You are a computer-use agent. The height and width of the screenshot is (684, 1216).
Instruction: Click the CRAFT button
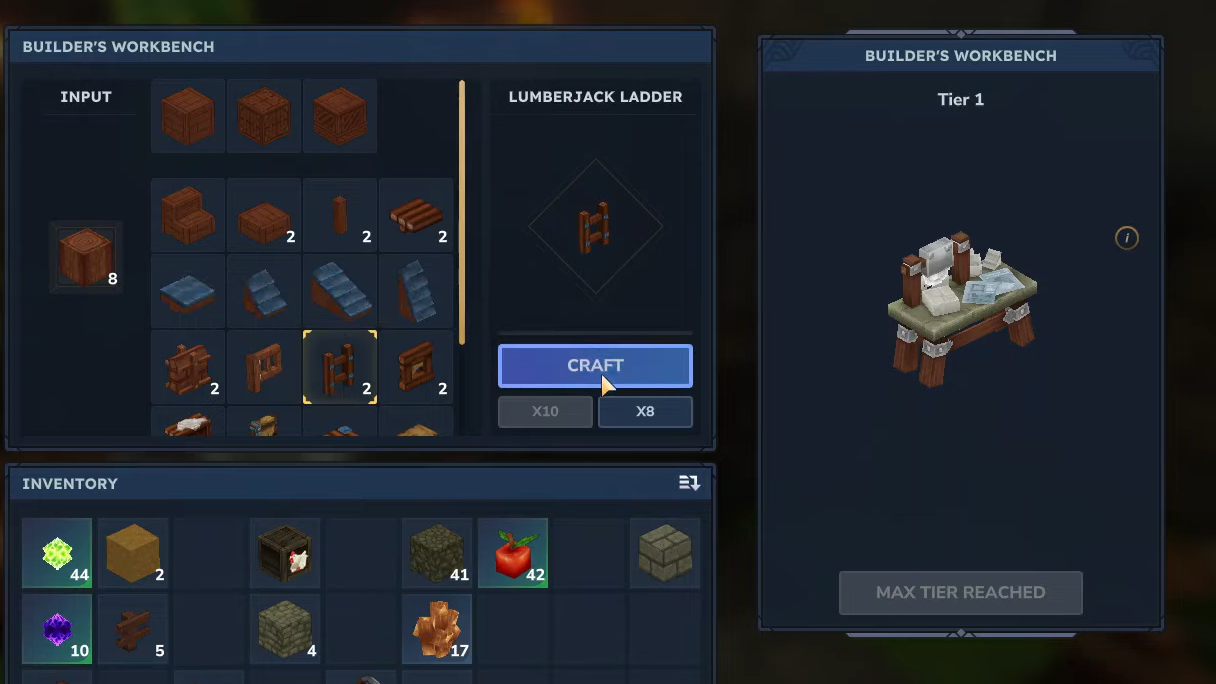(595, 366)
